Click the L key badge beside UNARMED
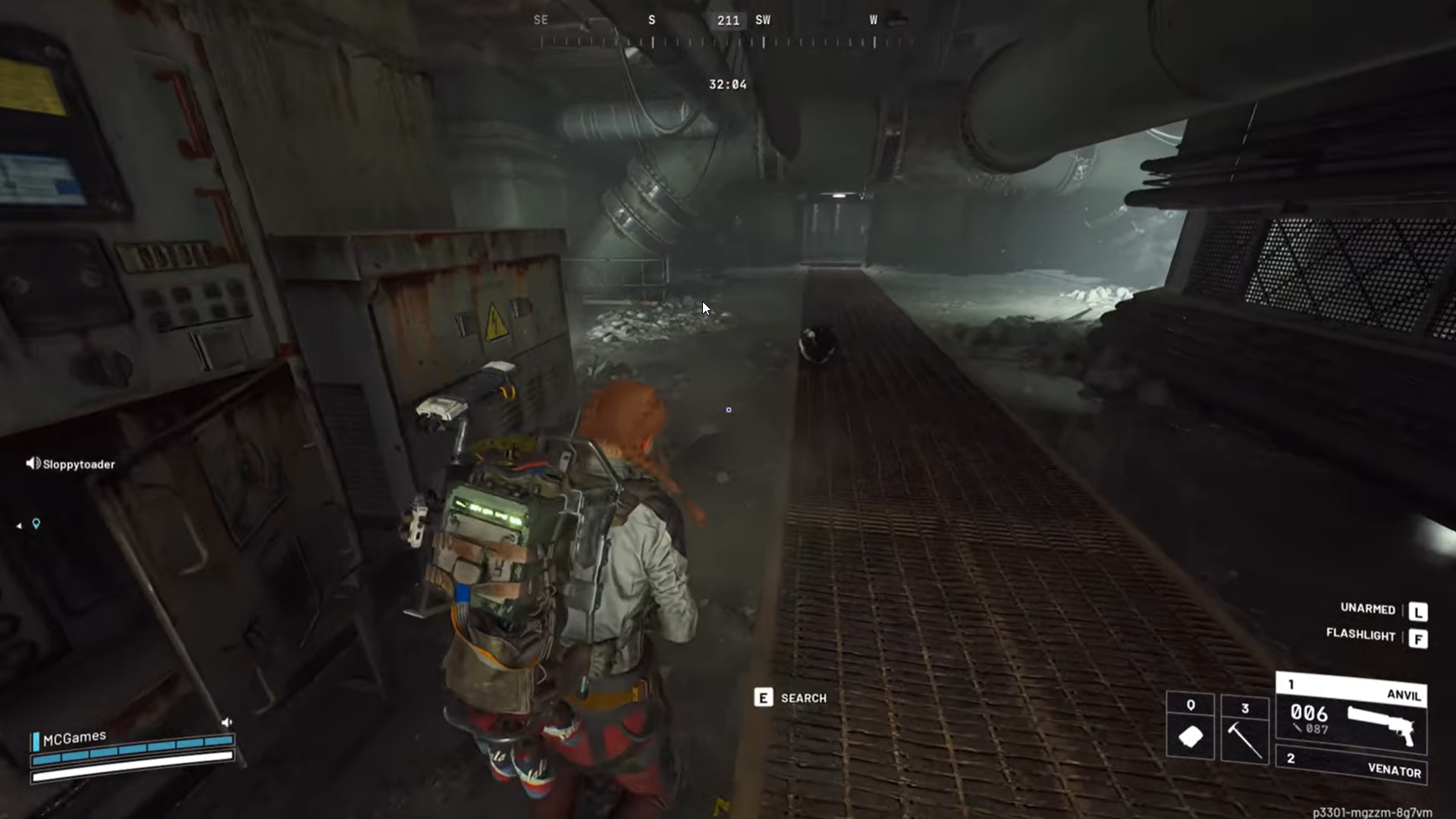This screenshot has width=1456, height=819. pos(1419,611)
